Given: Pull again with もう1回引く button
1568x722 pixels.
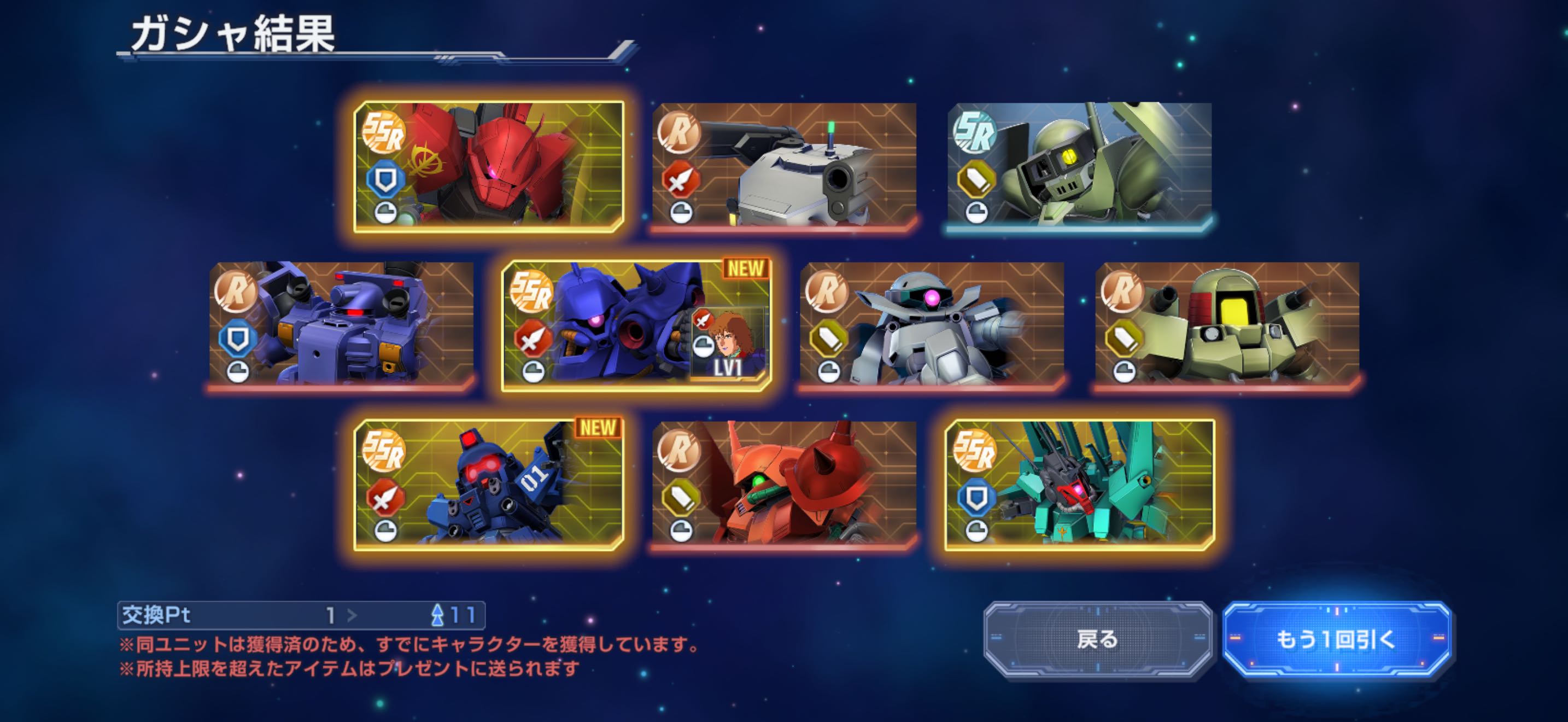Looking at the screenshot, I should click(1337, 639).
